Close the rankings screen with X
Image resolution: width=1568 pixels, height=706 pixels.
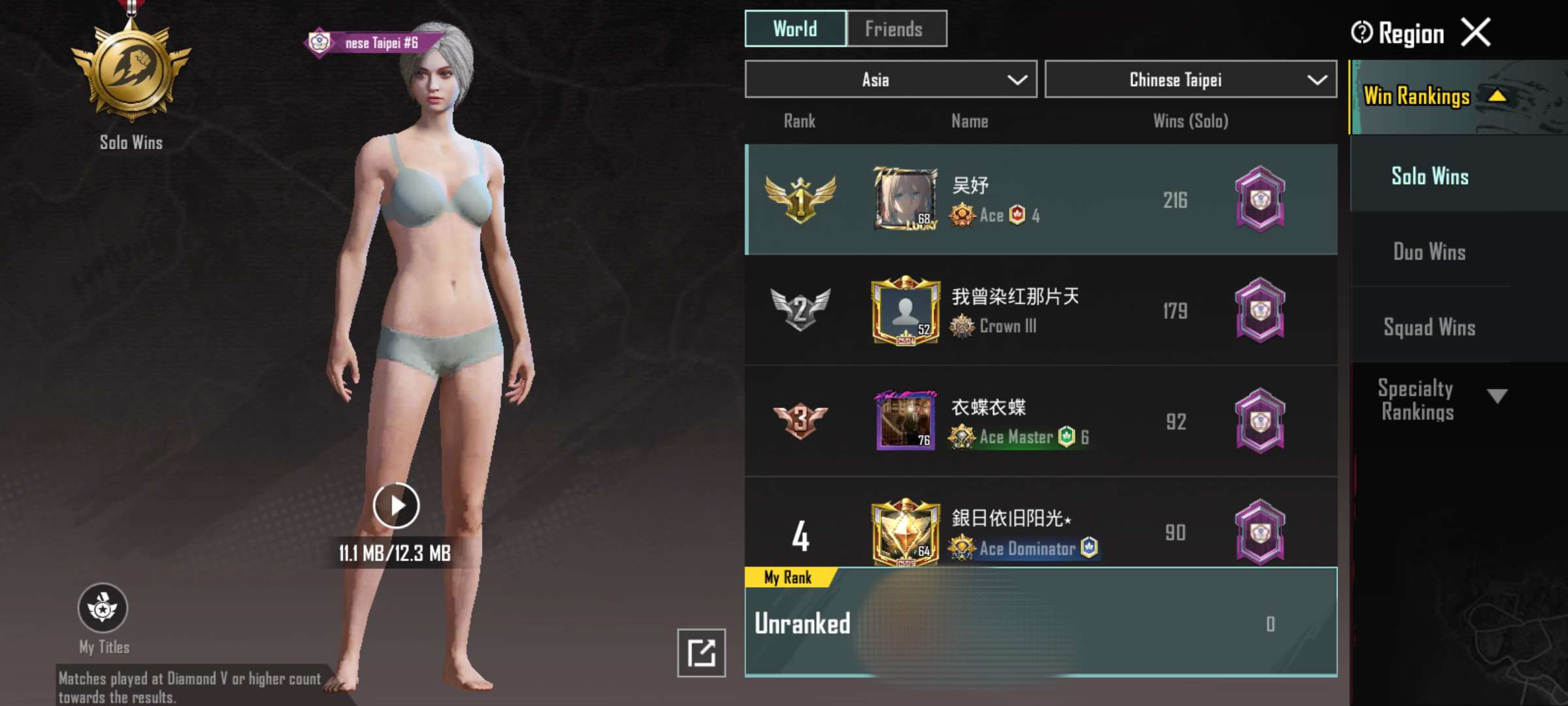point(1476,32)
